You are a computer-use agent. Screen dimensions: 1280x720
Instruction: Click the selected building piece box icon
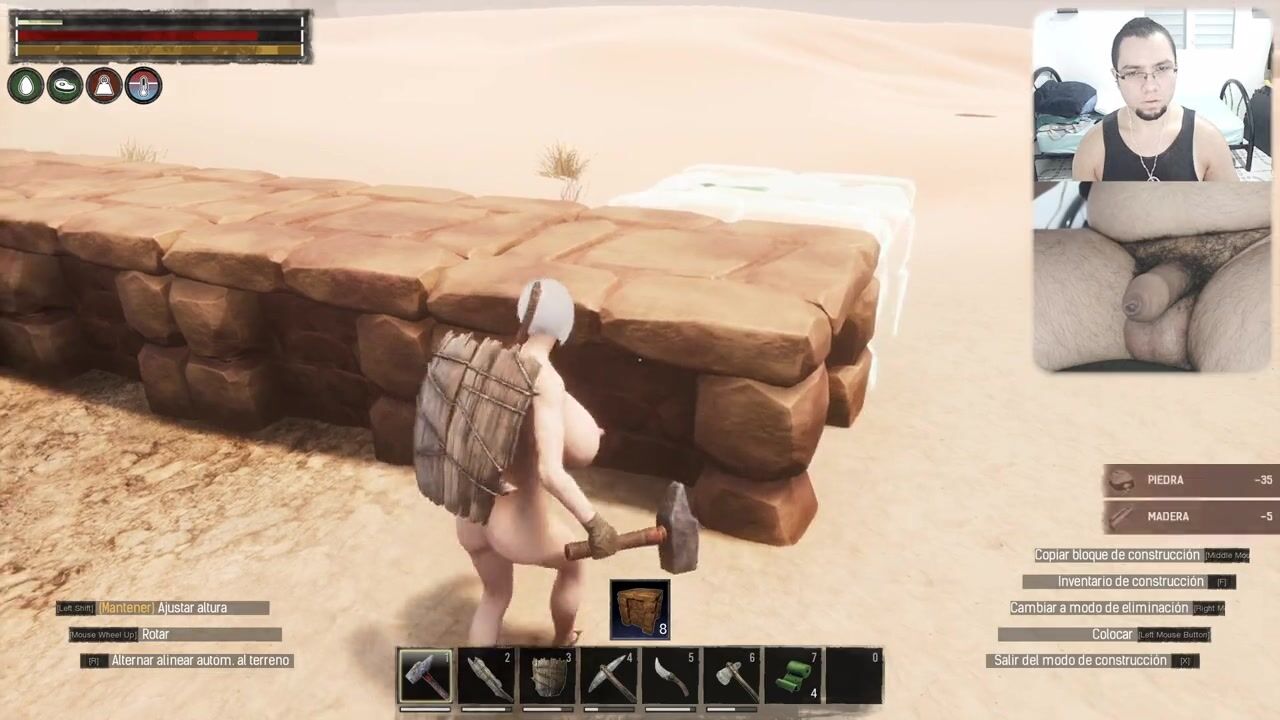[640, 609]
